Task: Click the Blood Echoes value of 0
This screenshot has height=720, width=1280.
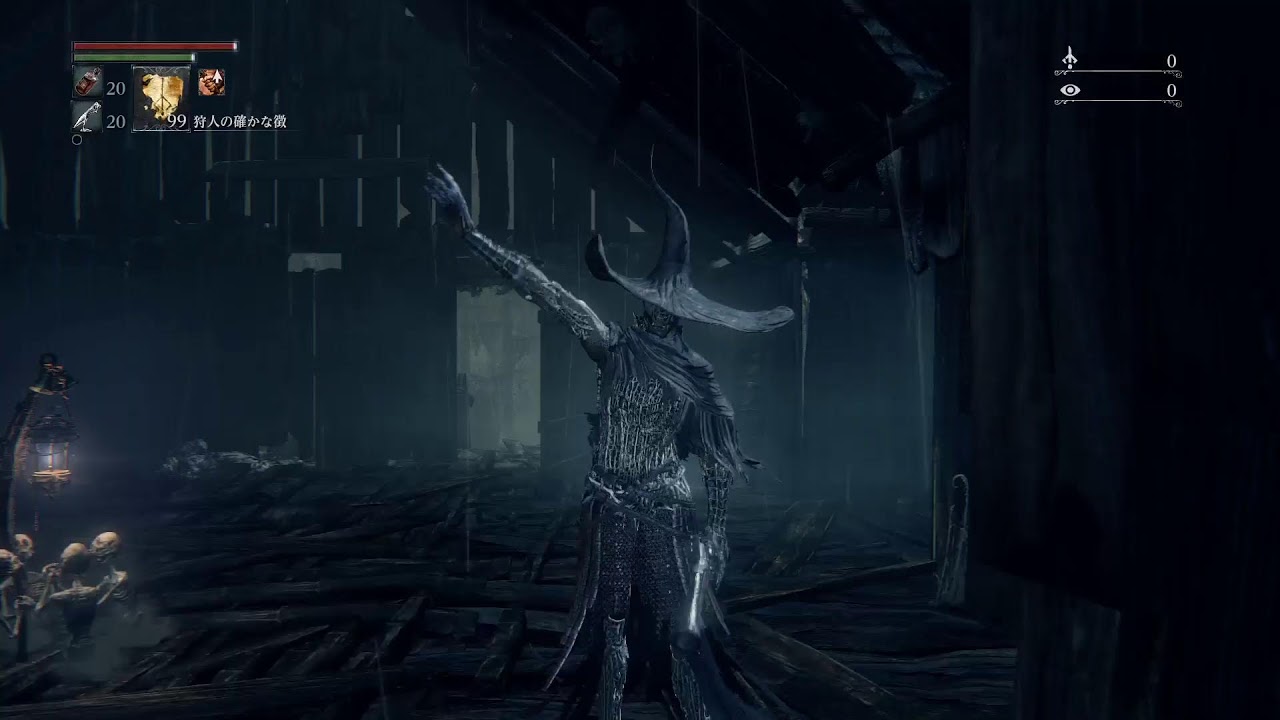Action: (x=1172, y=61)
